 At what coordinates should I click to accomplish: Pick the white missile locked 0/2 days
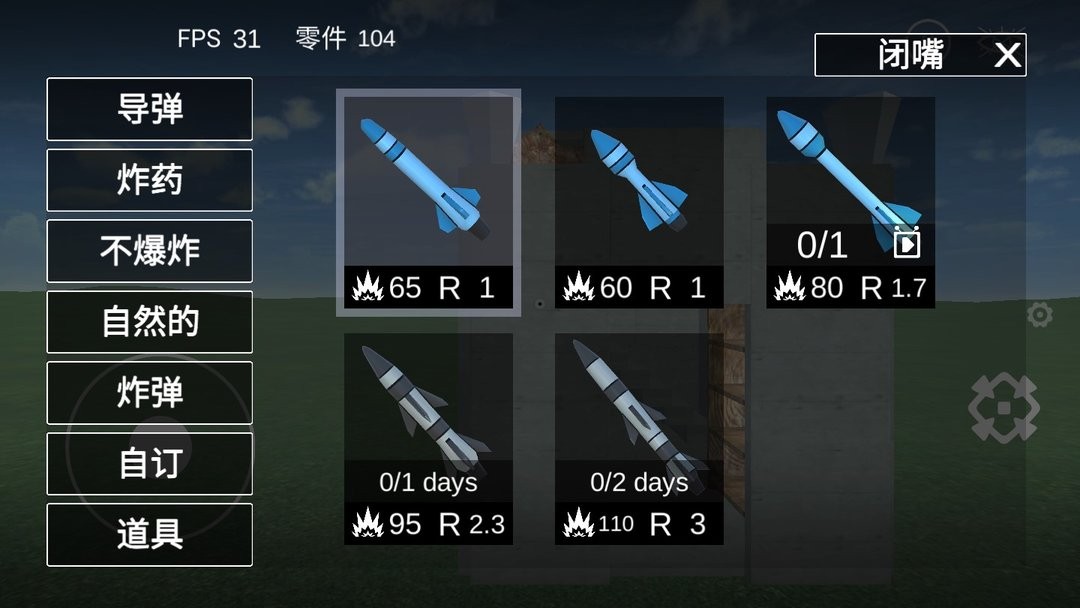[639, 439]
